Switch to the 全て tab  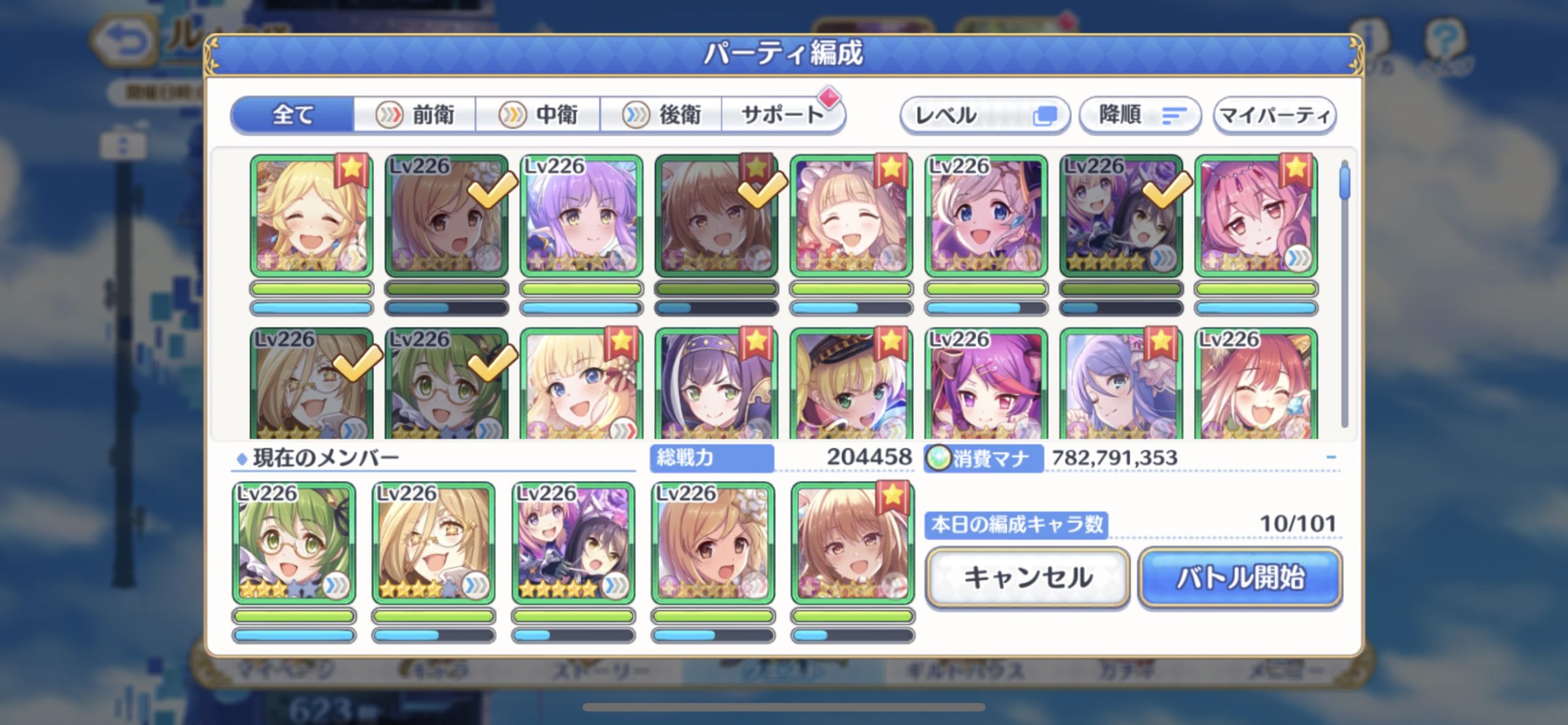click(x=293, y=115)
